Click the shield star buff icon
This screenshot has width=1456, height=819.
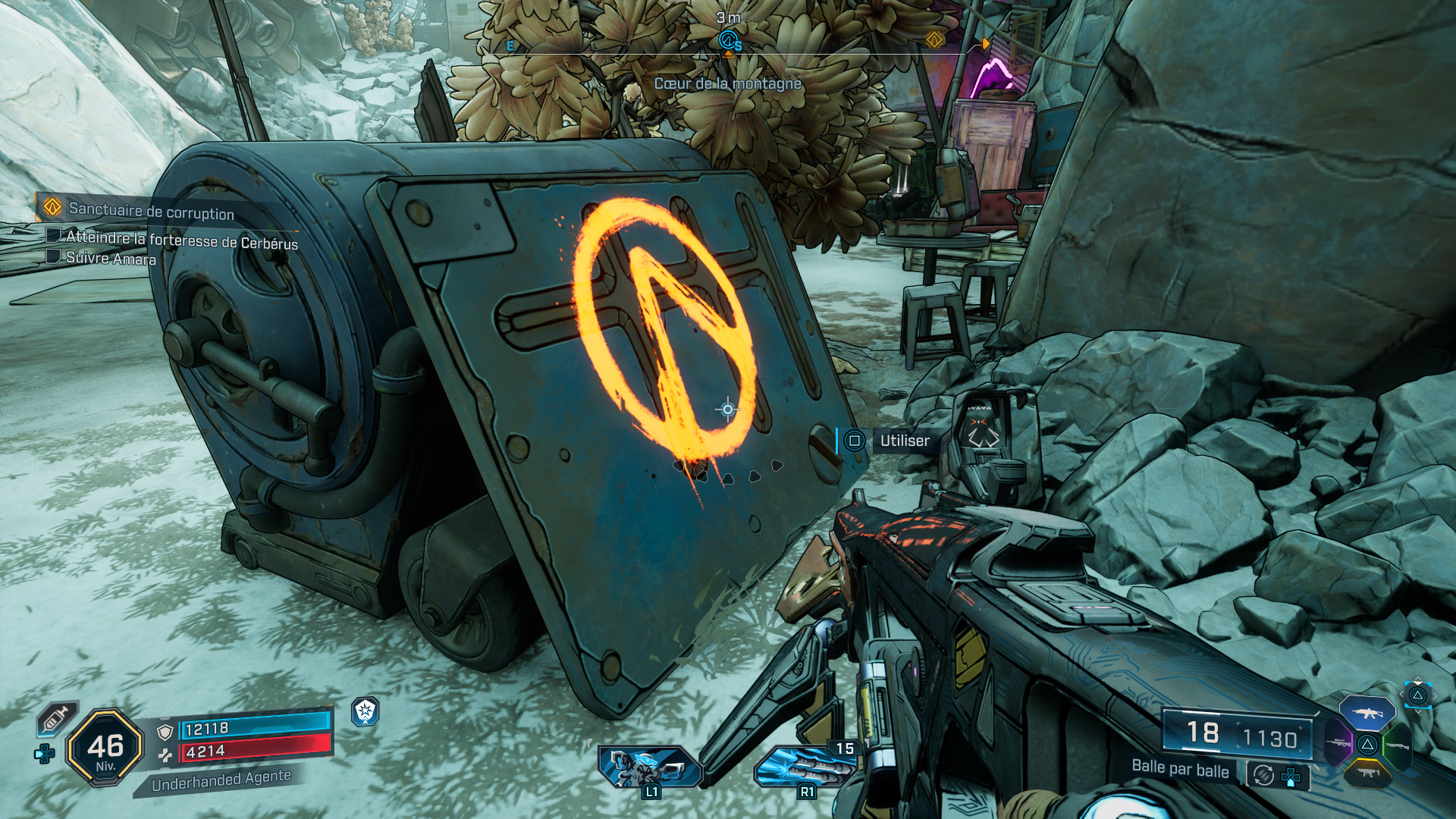[x=366, y=711]
